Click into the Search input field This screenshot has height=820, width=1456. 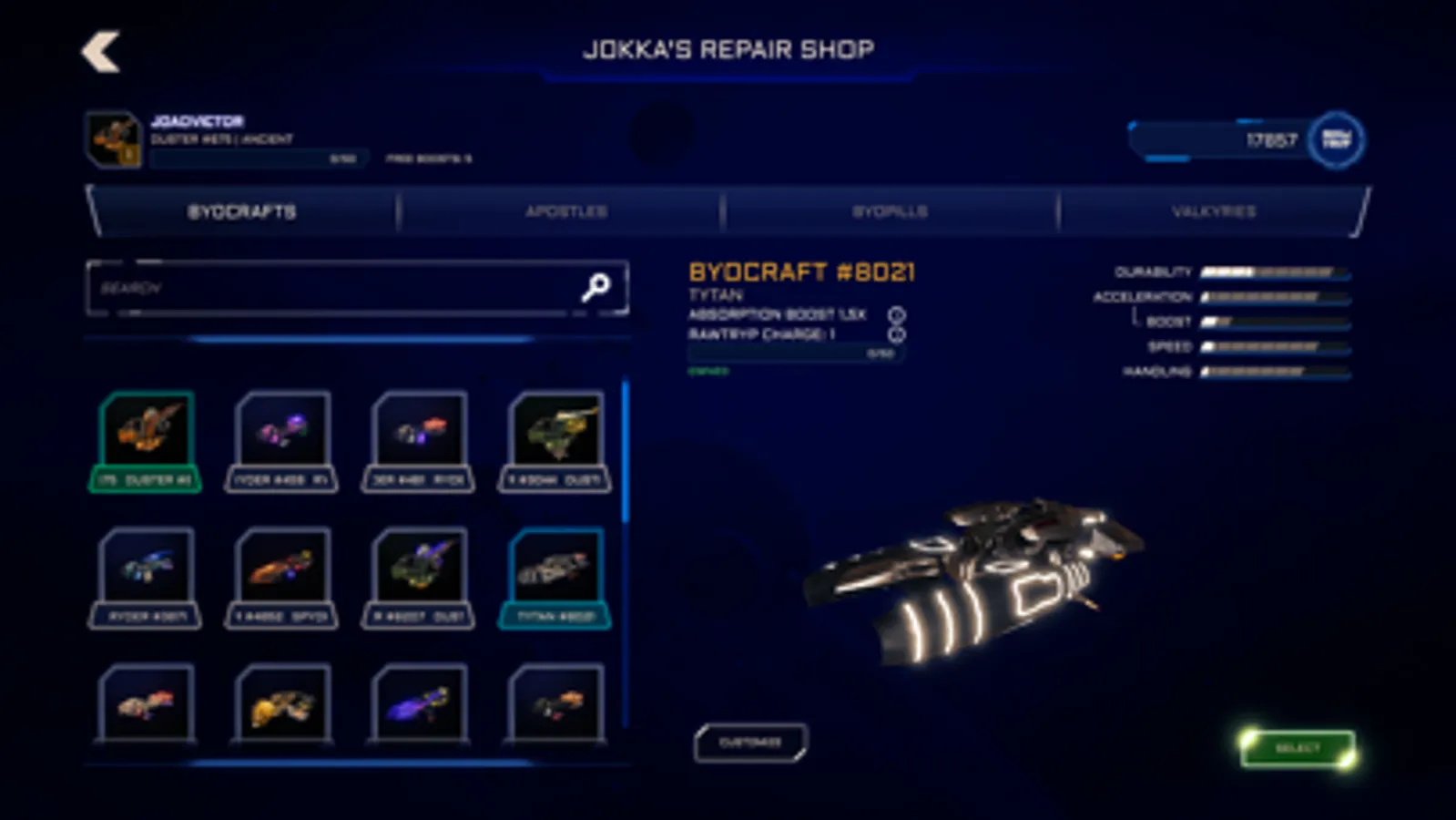tap(319, 287)
